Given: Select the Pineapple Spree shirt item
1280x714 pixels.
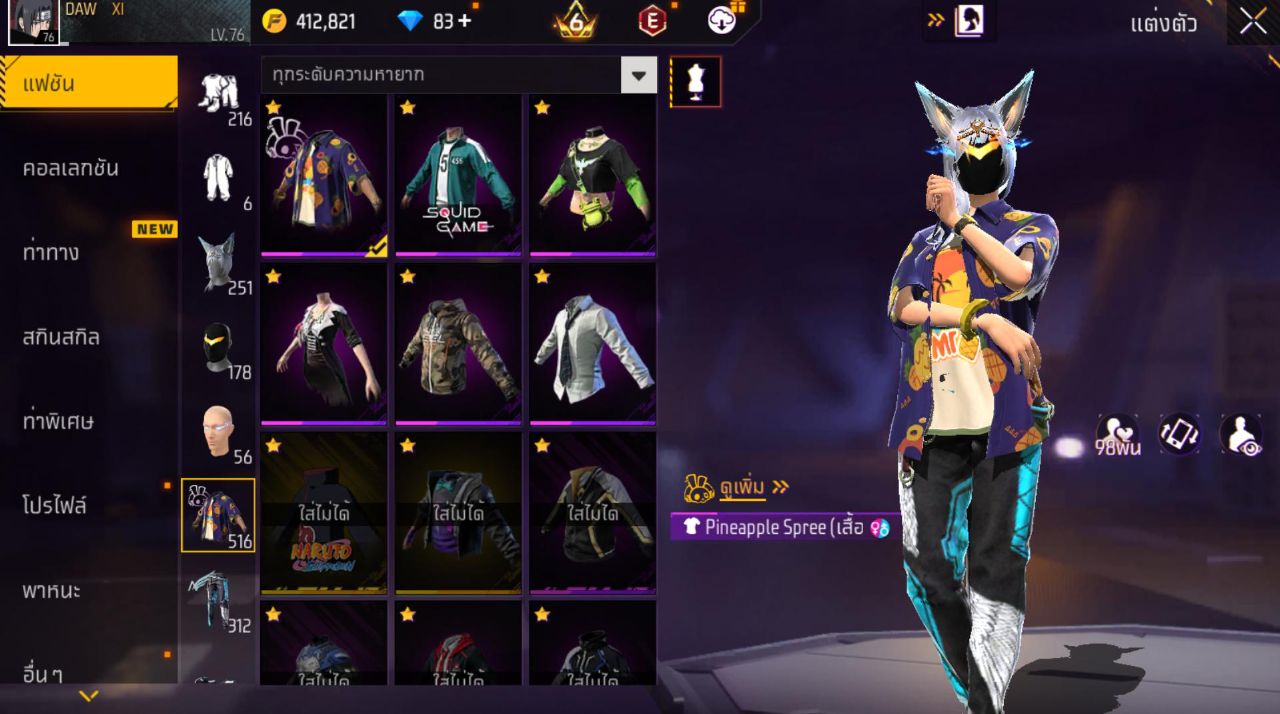Looking at the screenshot, I should pos(324,175).
